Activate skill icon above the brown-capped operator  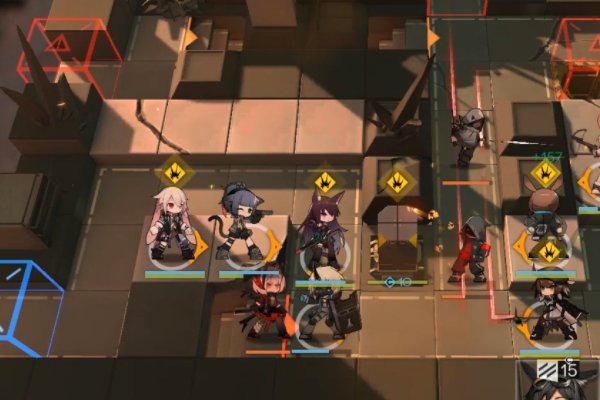(x=546, y=172)
